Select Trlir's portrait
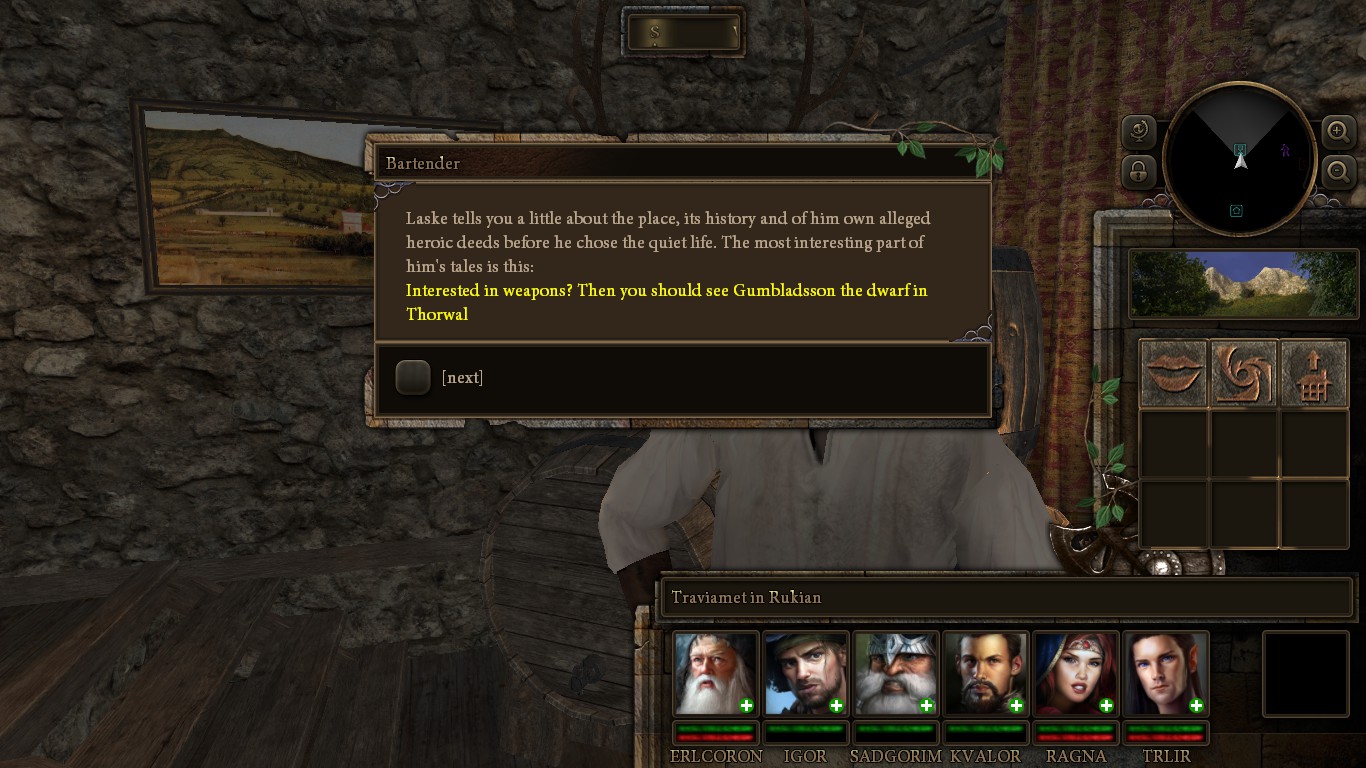Viewport: 1366px width, 768px height. 1165,673
